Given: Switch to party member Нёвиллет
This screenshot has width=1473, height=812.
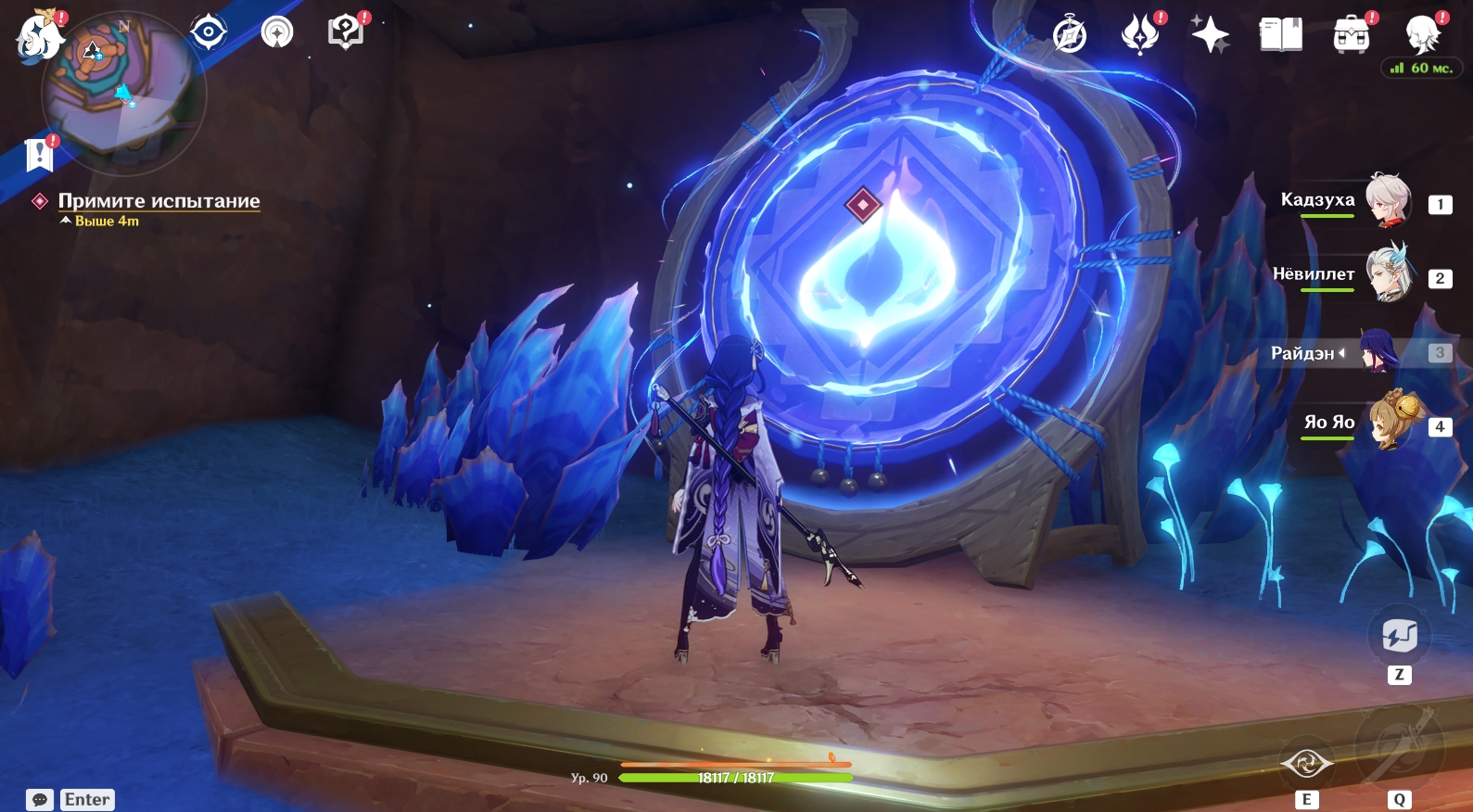Looking at the screenshot, I should (x=1388, y=274).
